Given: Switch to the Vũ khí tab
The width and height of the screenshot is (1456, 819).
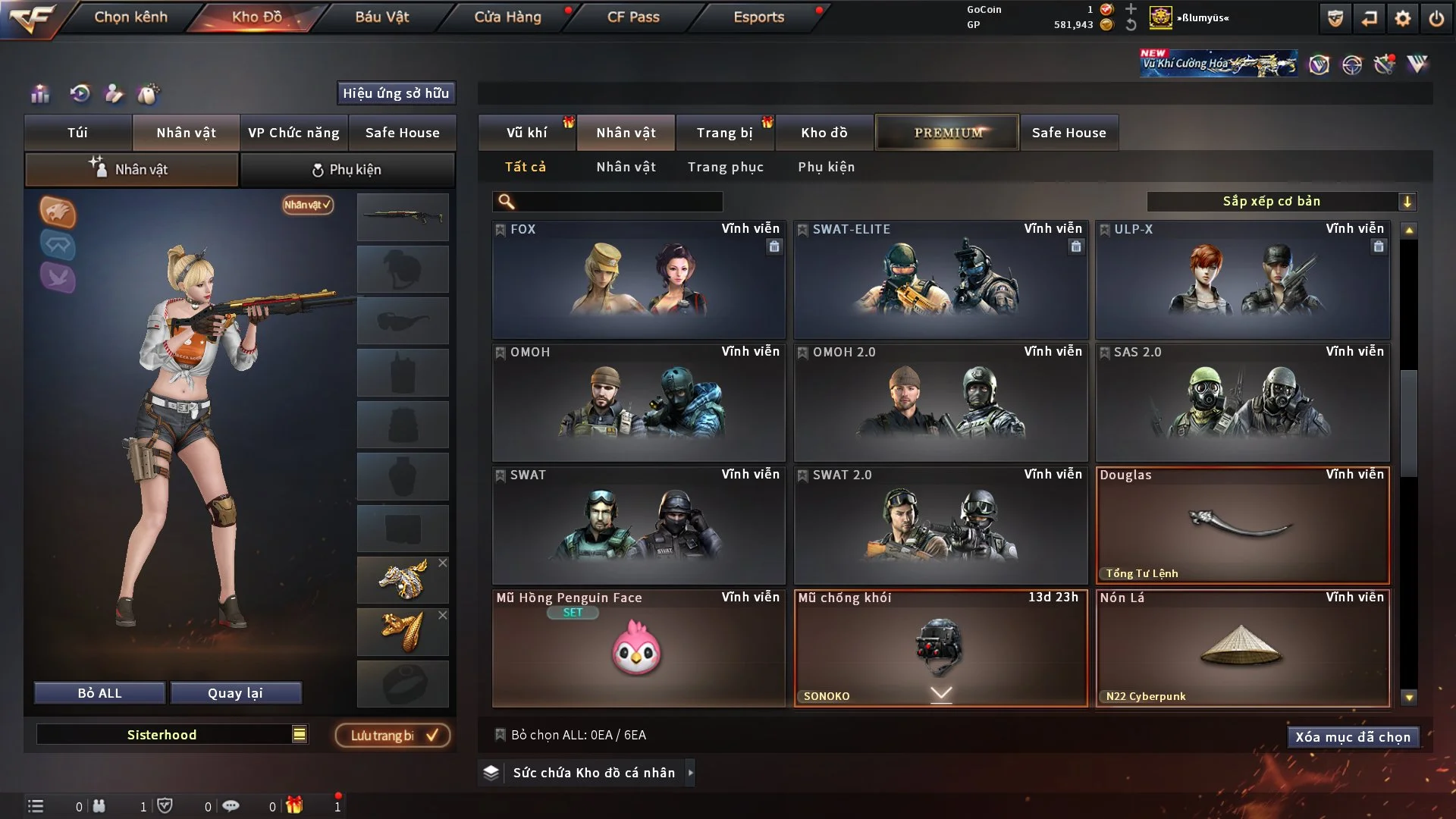Looking at the screenshot, I should 526,133.
